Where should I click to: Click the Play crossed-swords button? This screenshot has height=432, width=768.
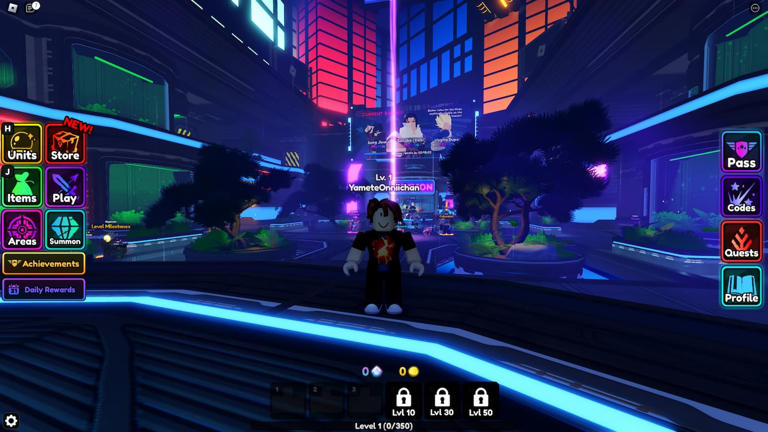tap(65, 187)
